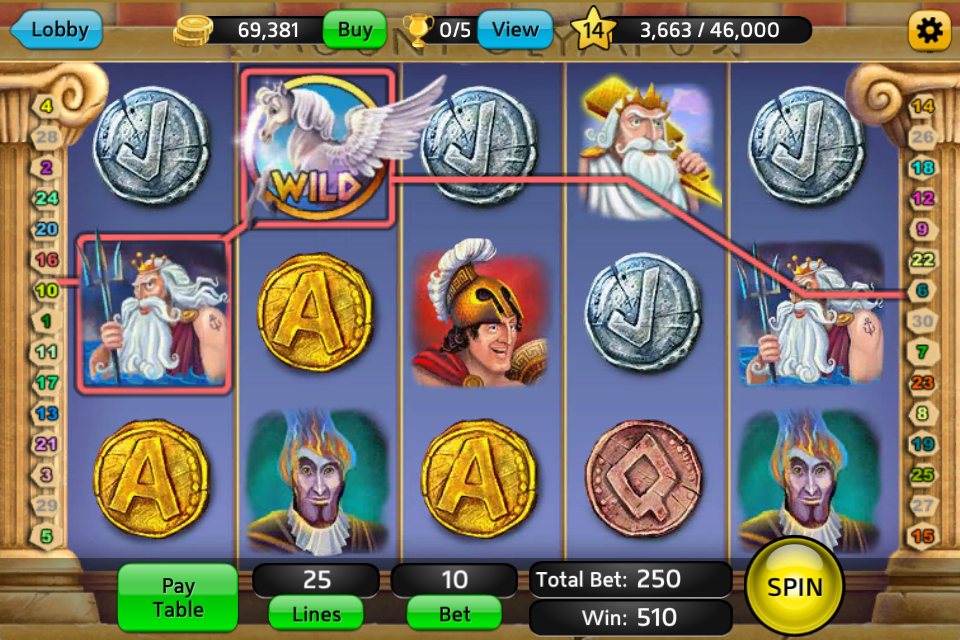This screenshot has width=960, height=640.
Task: Buy more coins
Action: [x=355, y=30]
